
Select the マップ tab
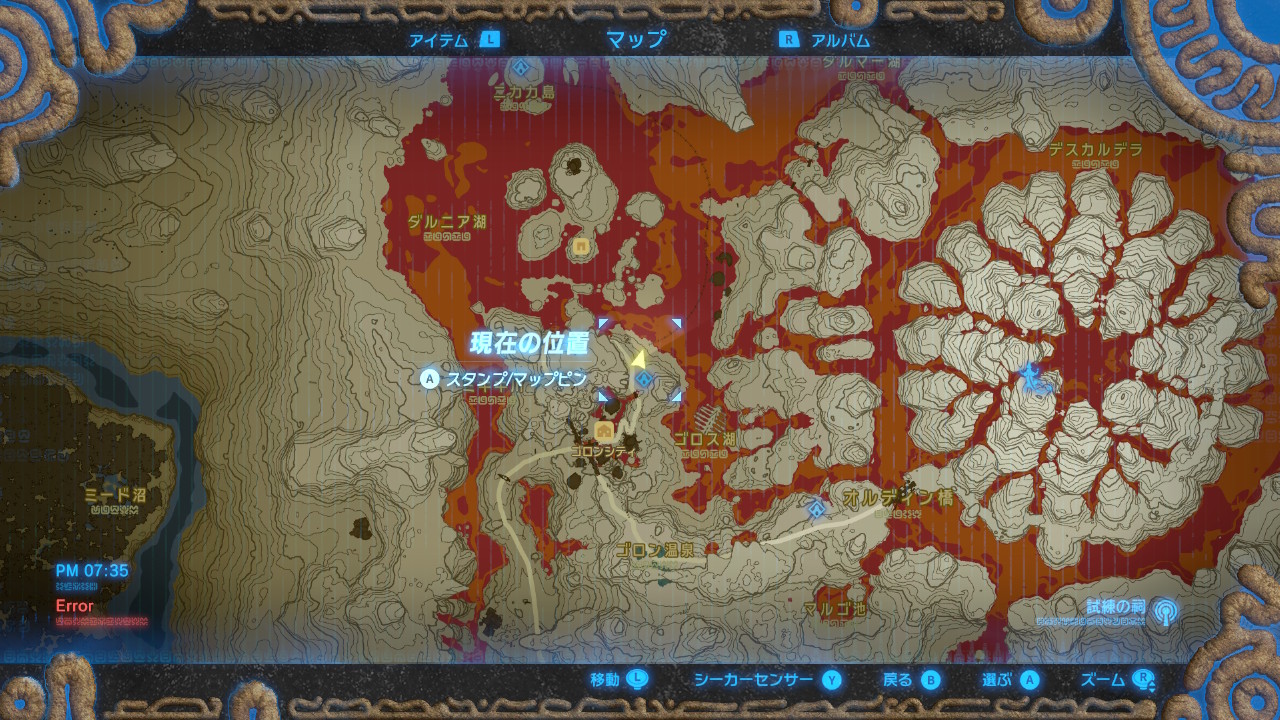(x=636, y=40)
